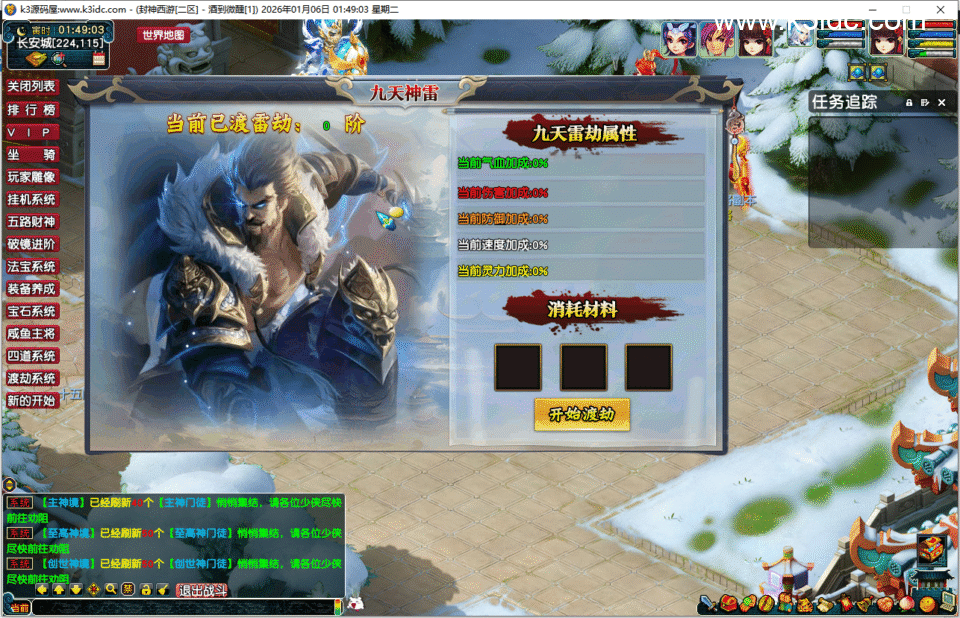The image size is (960, 618).
Task: Open 五路财神 from the side menu
Action: coord(32,222)
